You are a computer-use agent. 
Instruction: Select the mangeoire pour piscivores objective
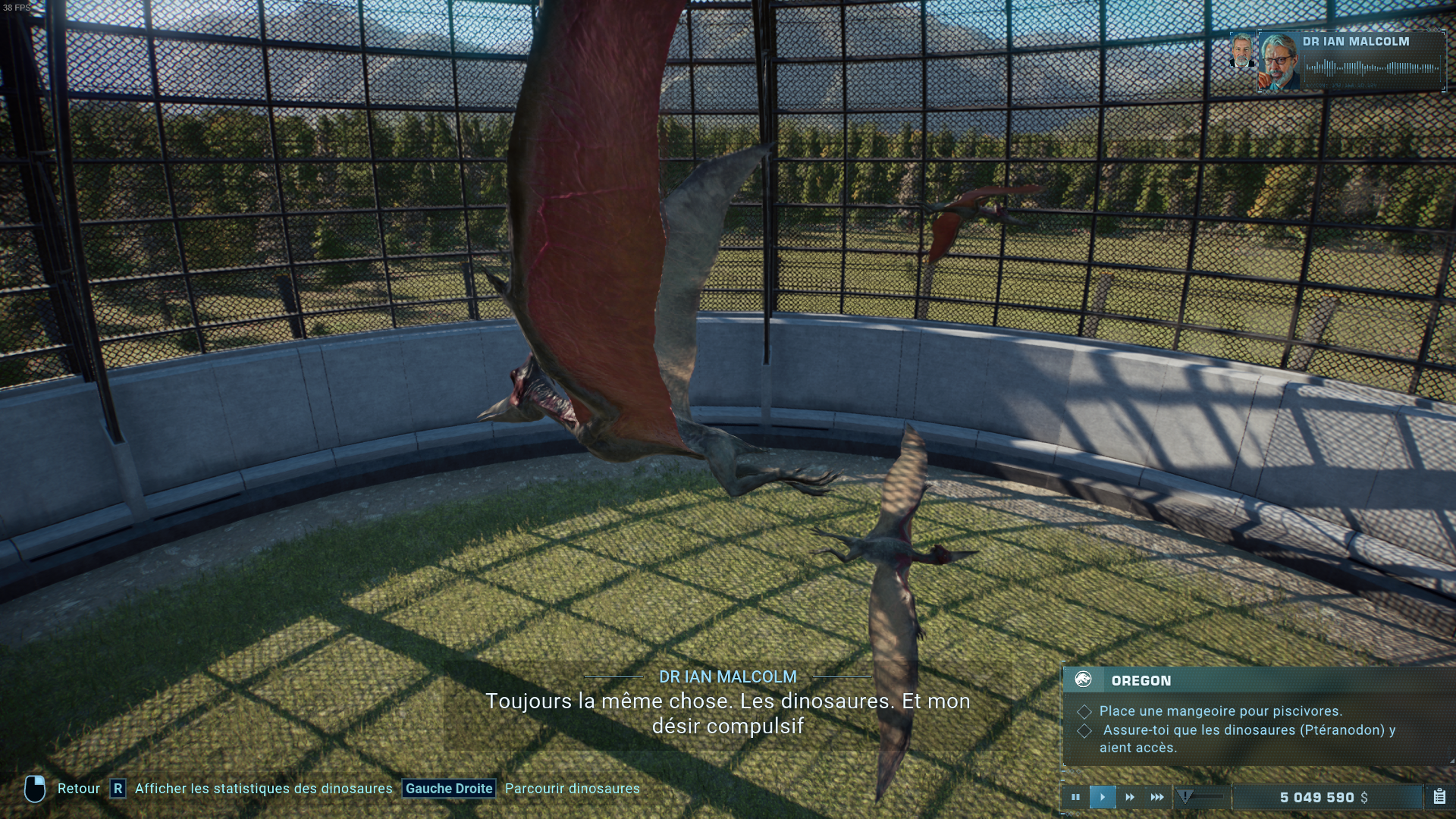[1220, 711]
